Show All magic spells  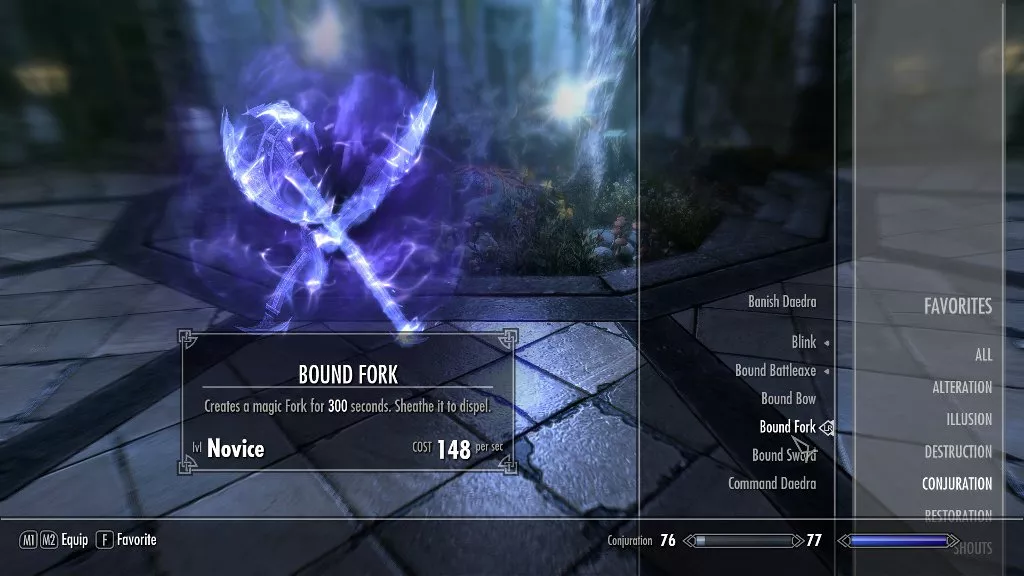pos(983,355)
